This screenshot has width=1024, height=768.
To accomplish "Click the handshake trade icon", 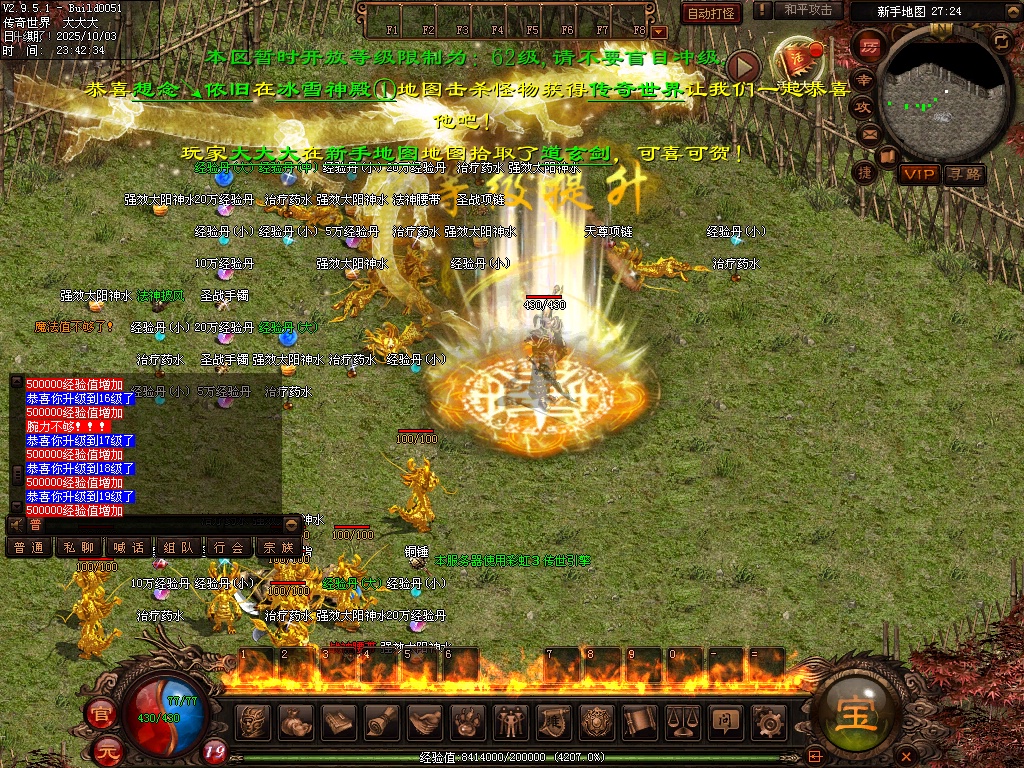I will (425, 720).
